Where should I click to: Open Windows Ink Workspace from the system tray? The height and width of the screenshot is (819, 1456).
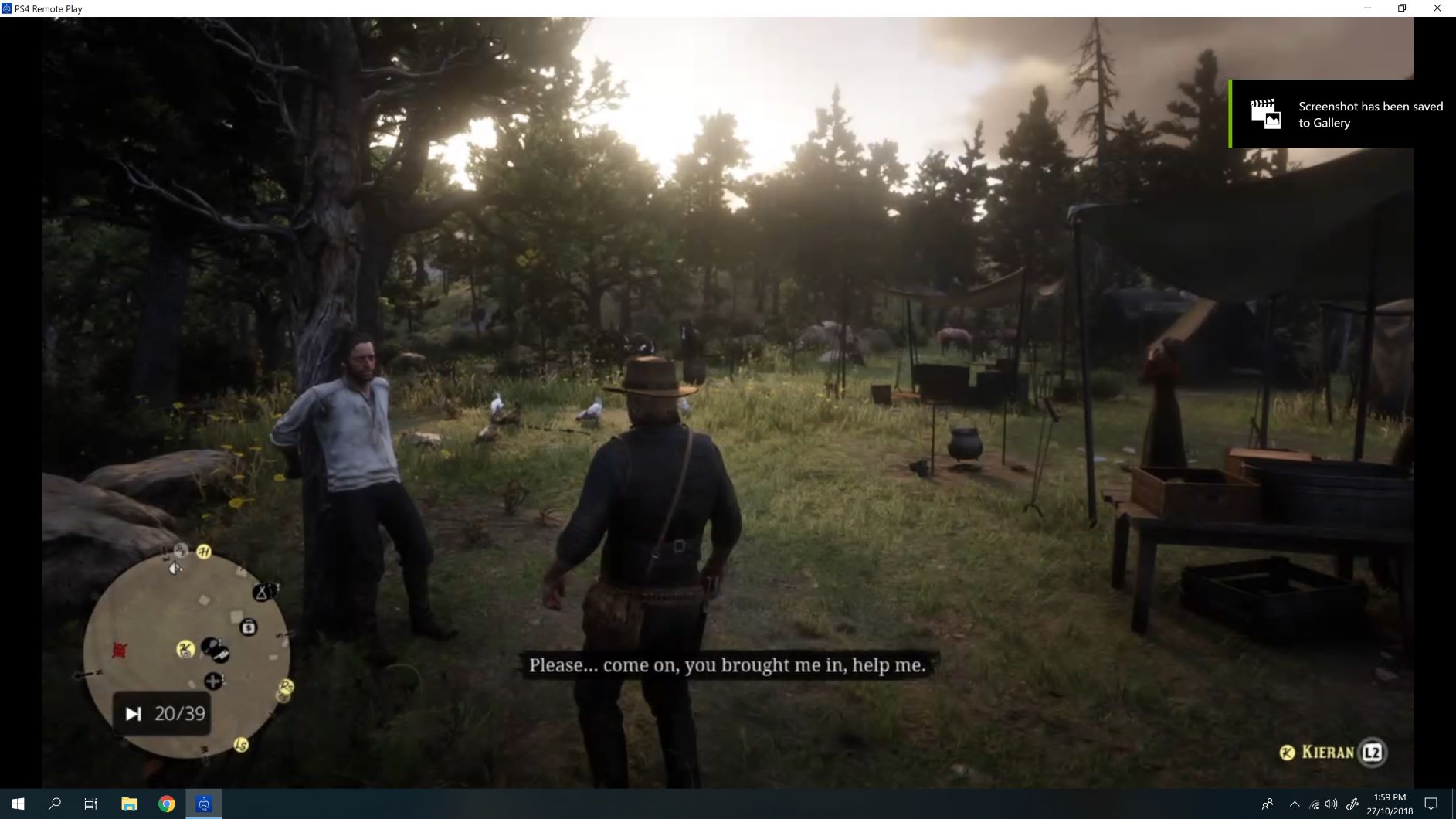[x=1354, y=804]
